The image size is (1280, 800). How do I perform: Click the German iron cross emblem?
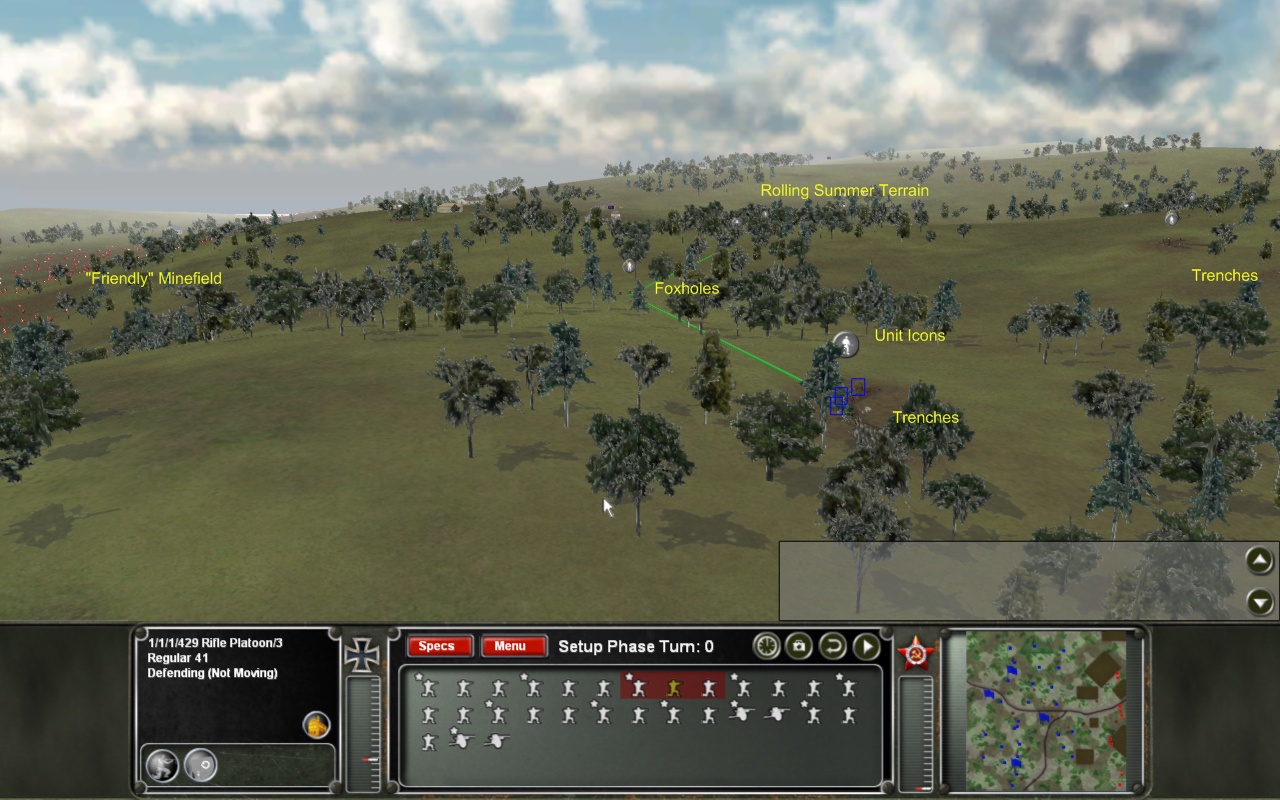coord(360,654)
